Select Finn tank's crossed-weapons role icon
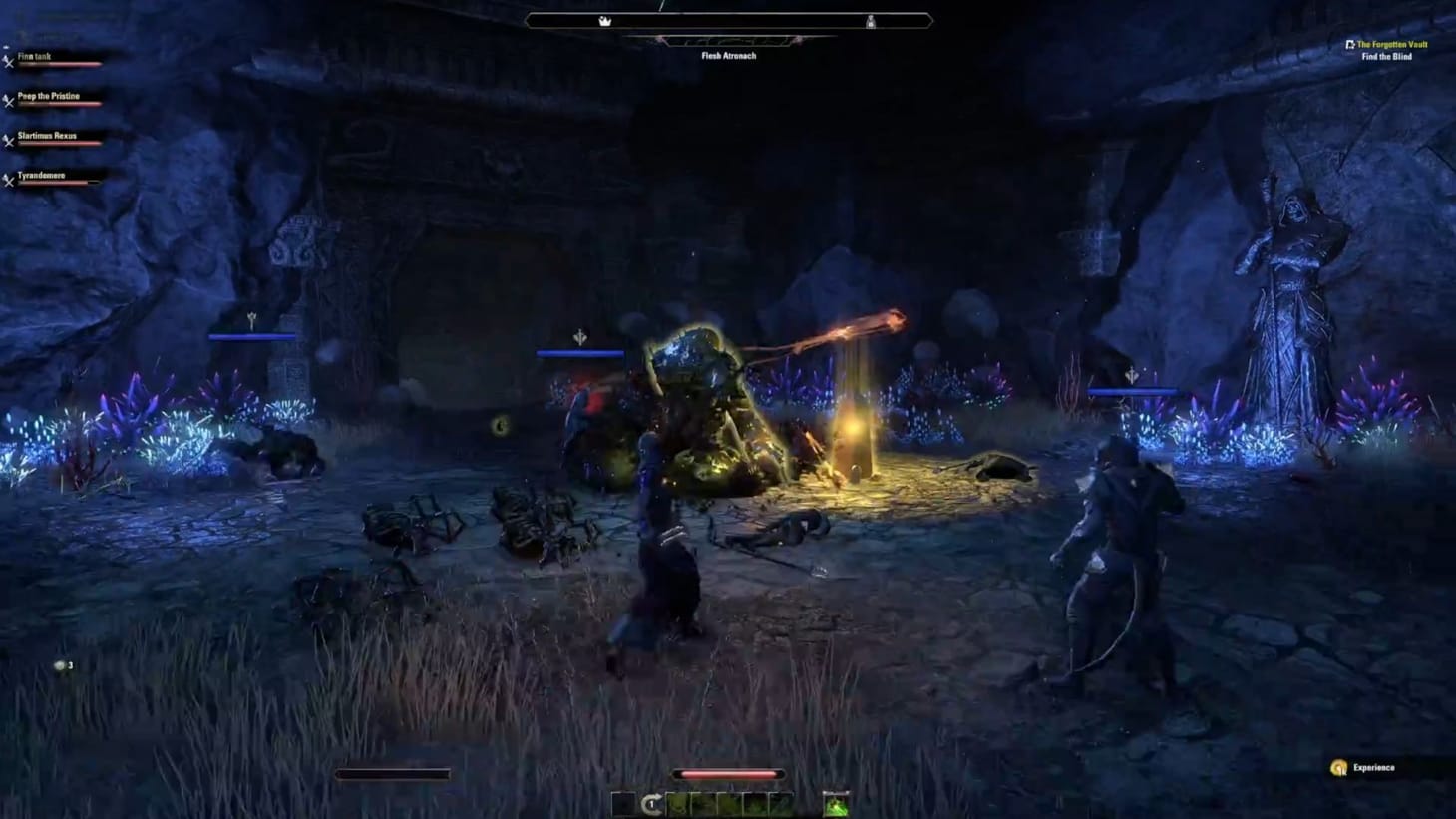The height and width of the screenshot is (819, 1456). pos(7,59)
